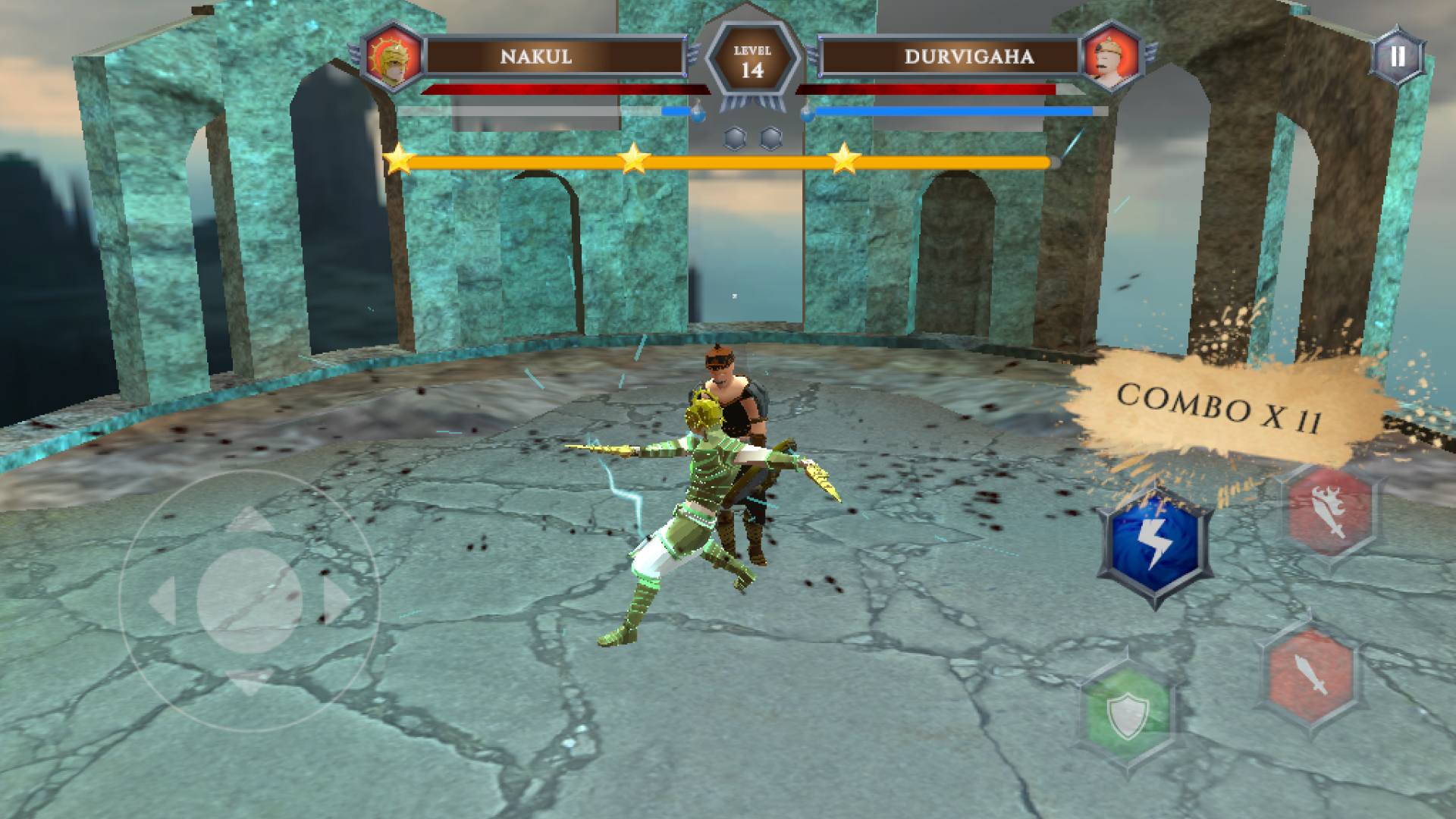Tap the virtual joystick center knob
The width and height of the screenshot is (1456, 819).
pyautogui.click(x=249, y=601)
